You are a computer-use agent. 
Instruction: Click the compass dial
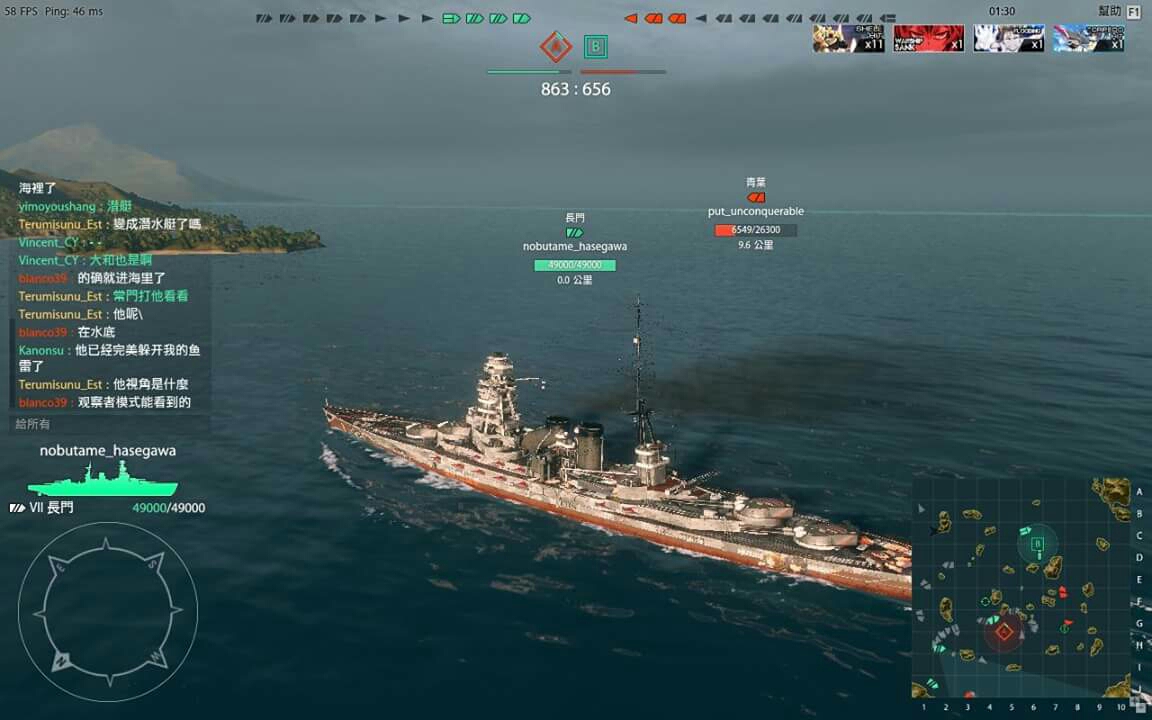click(x=108, y=611)
